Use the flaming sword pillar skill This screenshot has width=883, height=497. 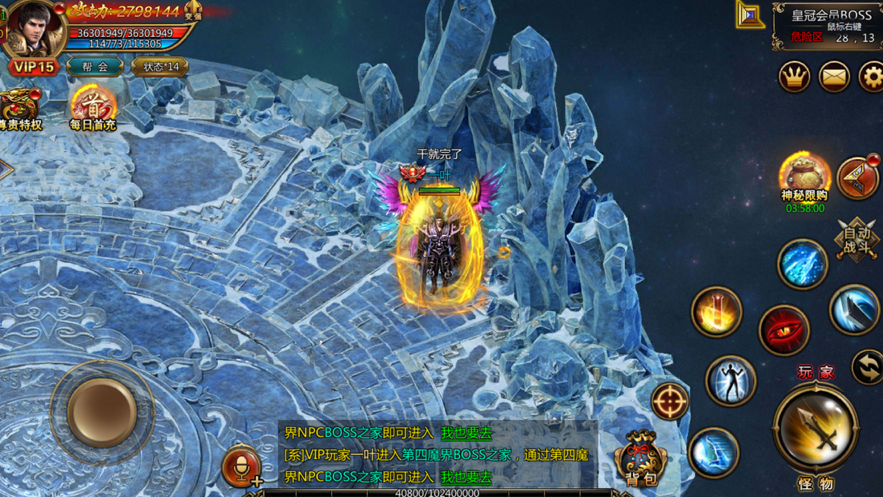716,312
